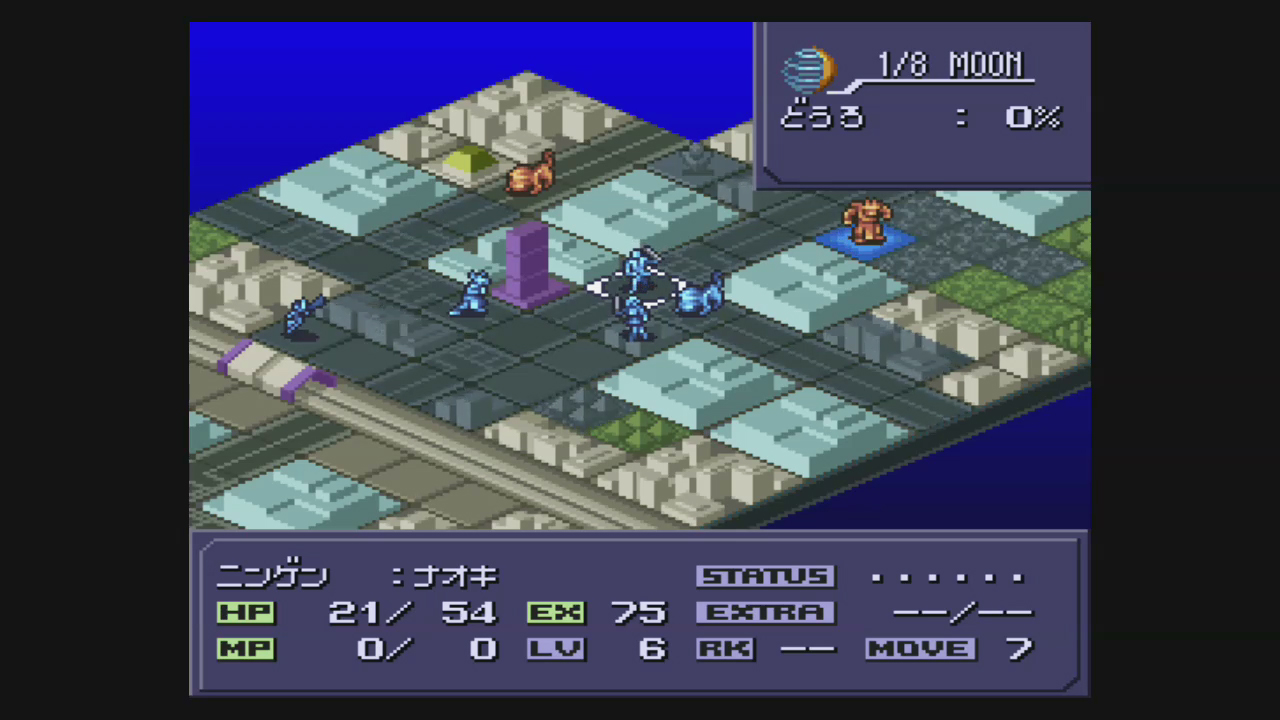Select the orange enemy on the blue tile
The image size is (1280, 720).
point(864,222)
